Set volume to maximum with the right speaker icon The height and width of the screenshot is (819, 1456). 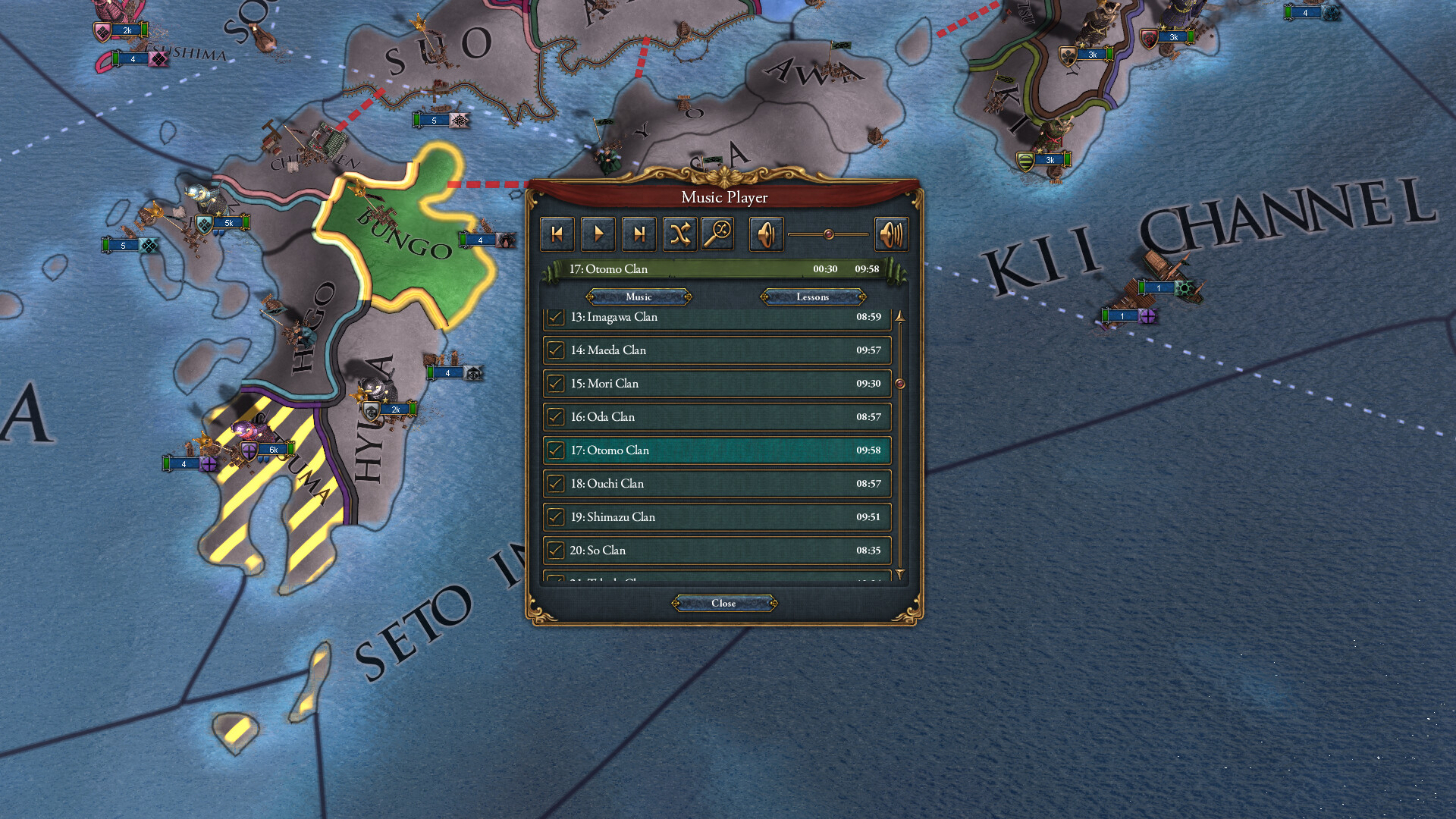892,234
